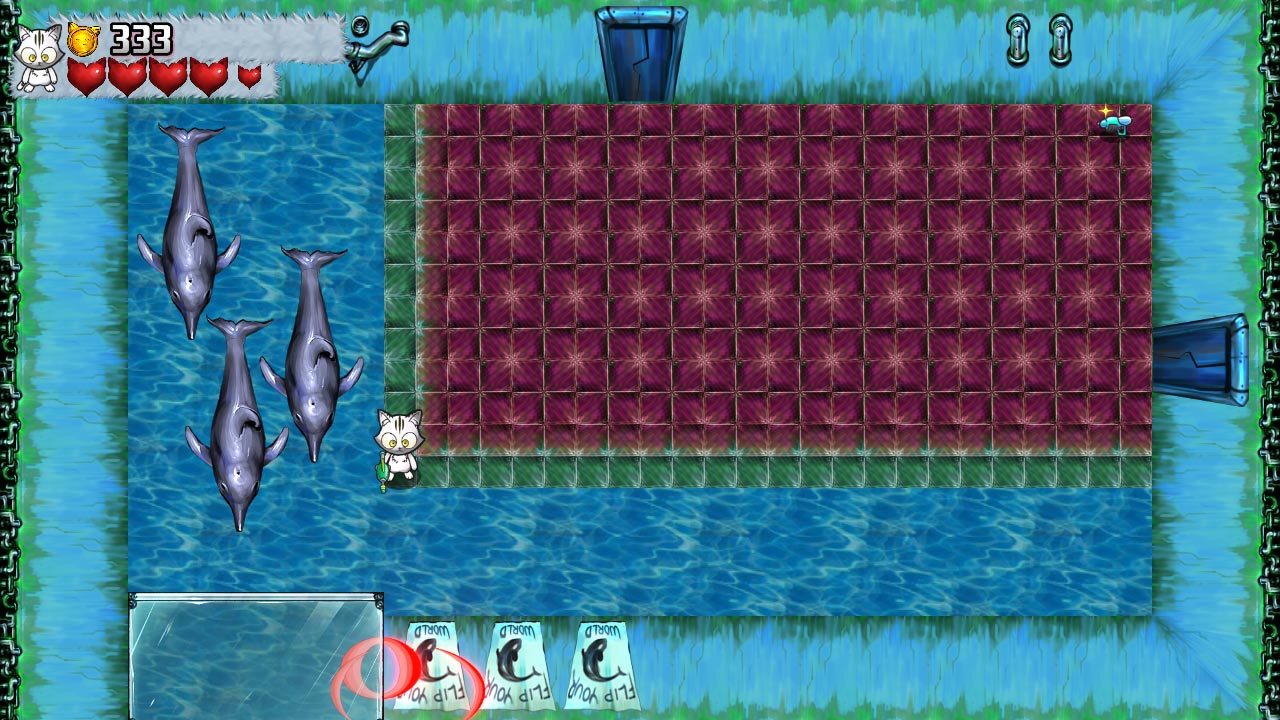This screenshot has height=720, width=1280.
Task: Click the metal faucet pipe beside the HUD
Action: pos(377,42)
